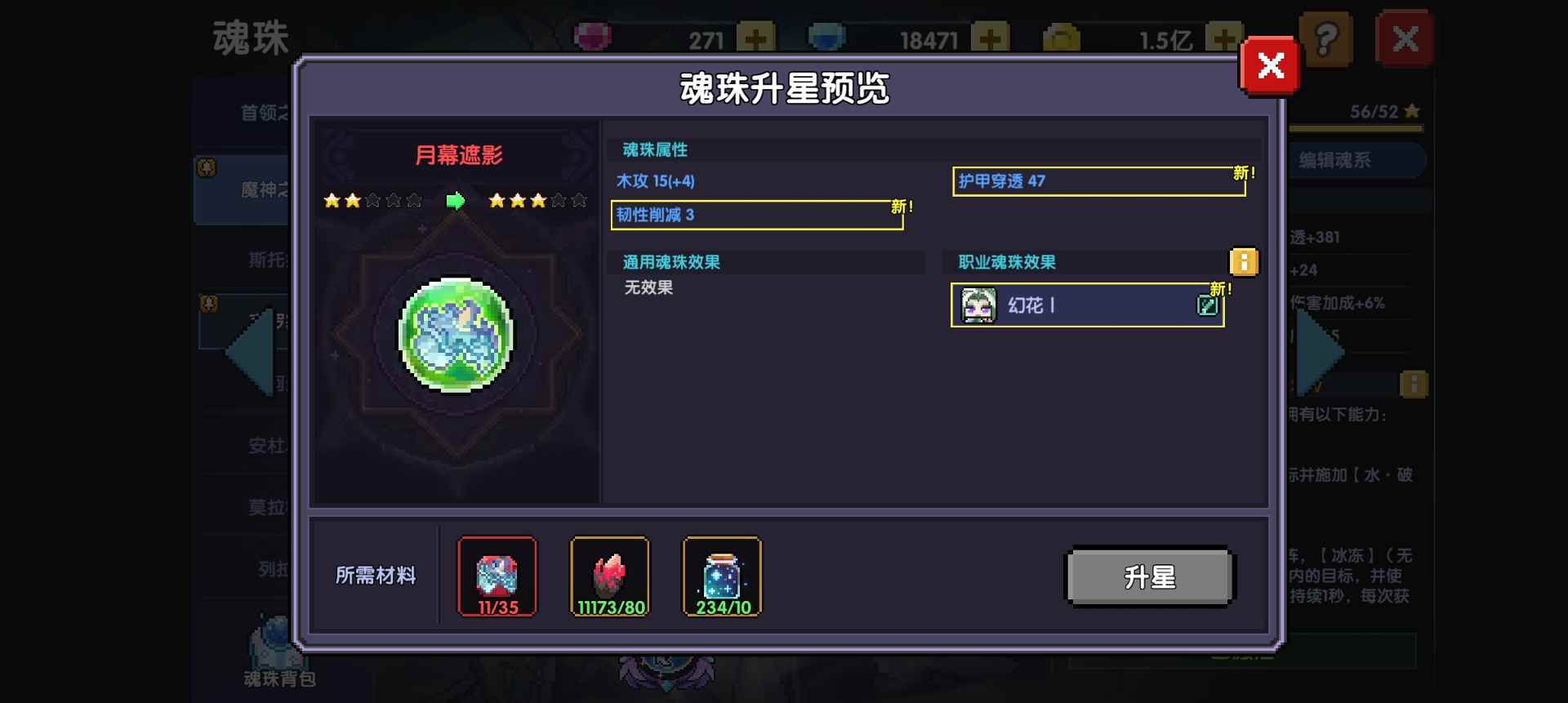Open the info icon beside 职业魂珠效果

pyautogui.click(x=1245, y=262)
